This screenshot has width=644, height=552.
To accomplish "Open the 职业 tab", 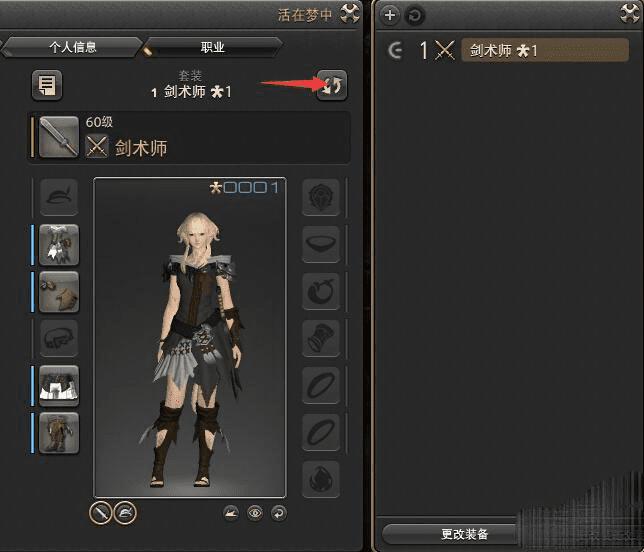I will (211, 47).
